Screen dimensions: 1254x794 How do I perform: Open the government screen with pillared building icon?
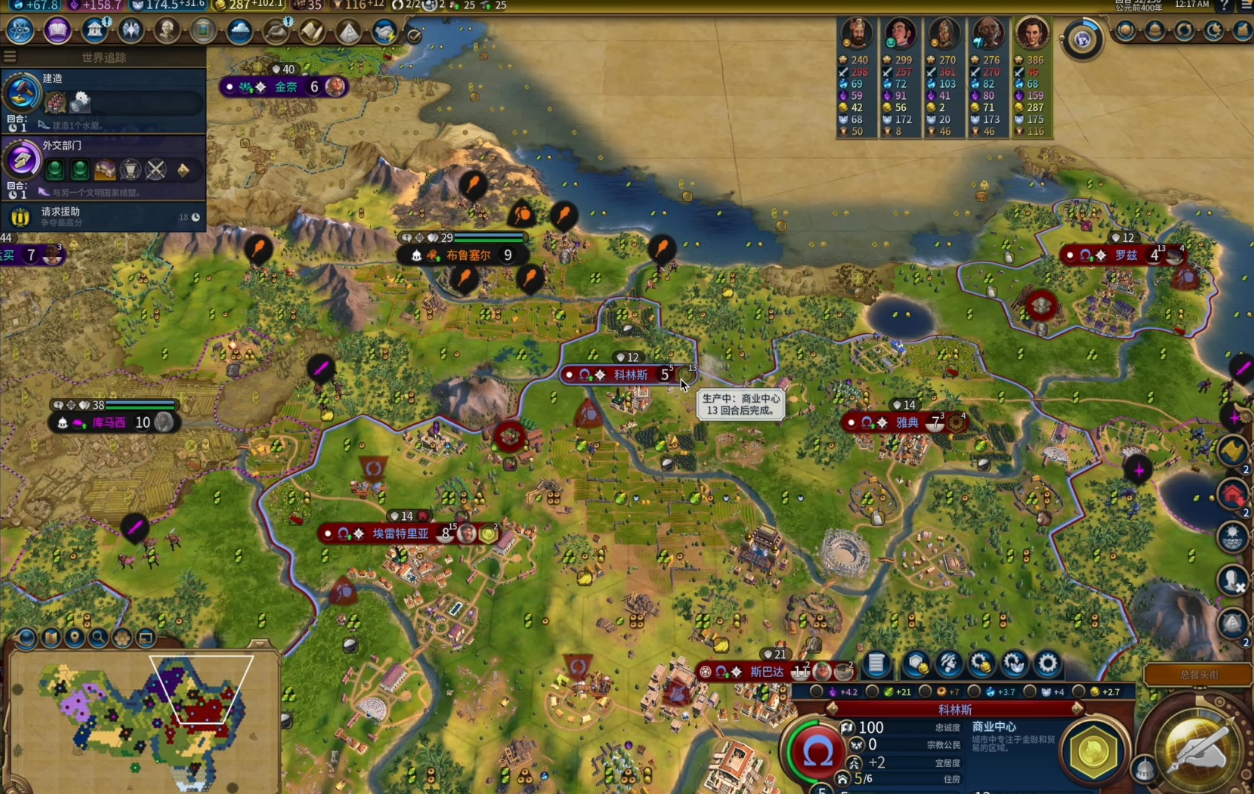[95, 30]
